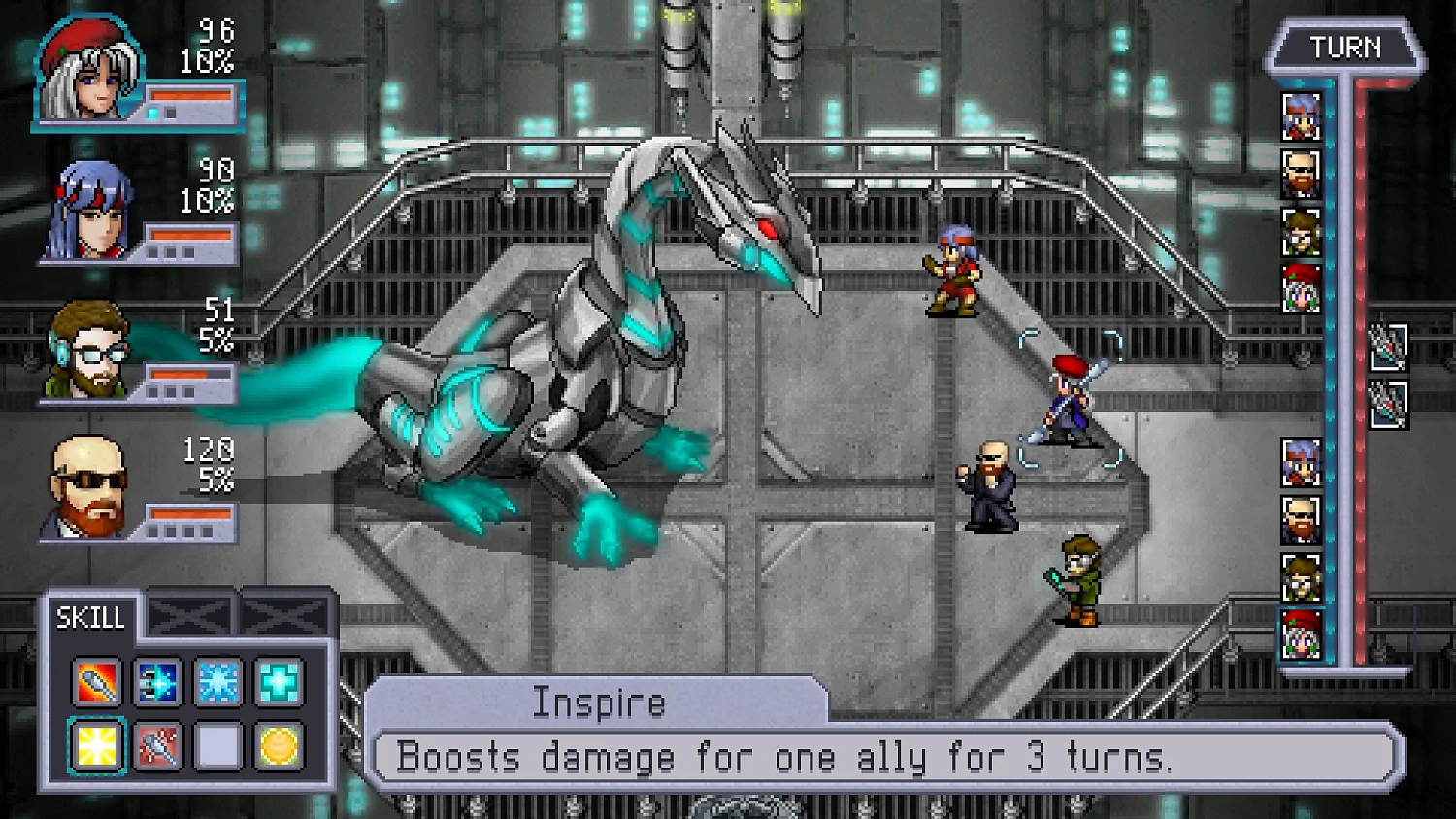Viewport: 1456px width, 819px height.
Task: Switch to the SKILL tab
Action: [92, 616]
